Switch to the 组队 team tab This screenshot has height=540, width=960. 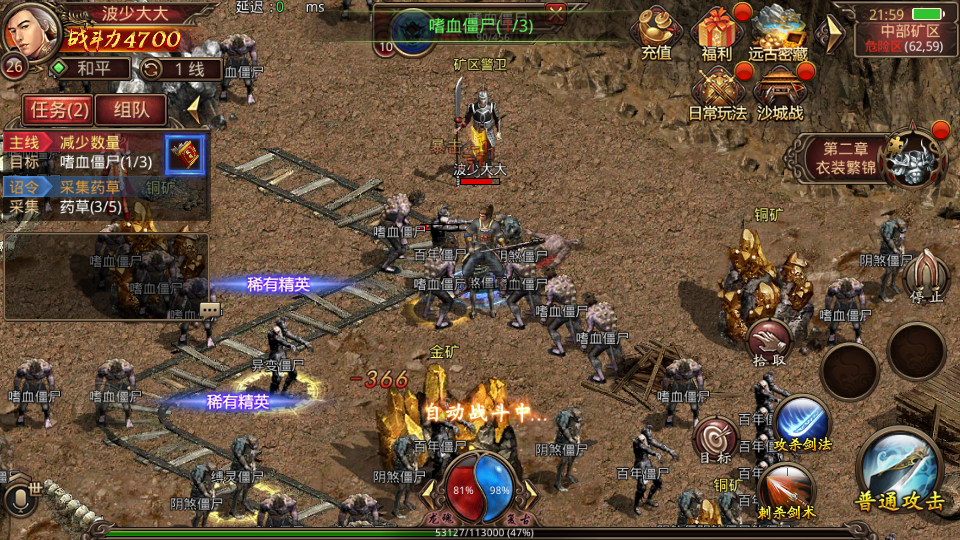(x=132, y=109)
